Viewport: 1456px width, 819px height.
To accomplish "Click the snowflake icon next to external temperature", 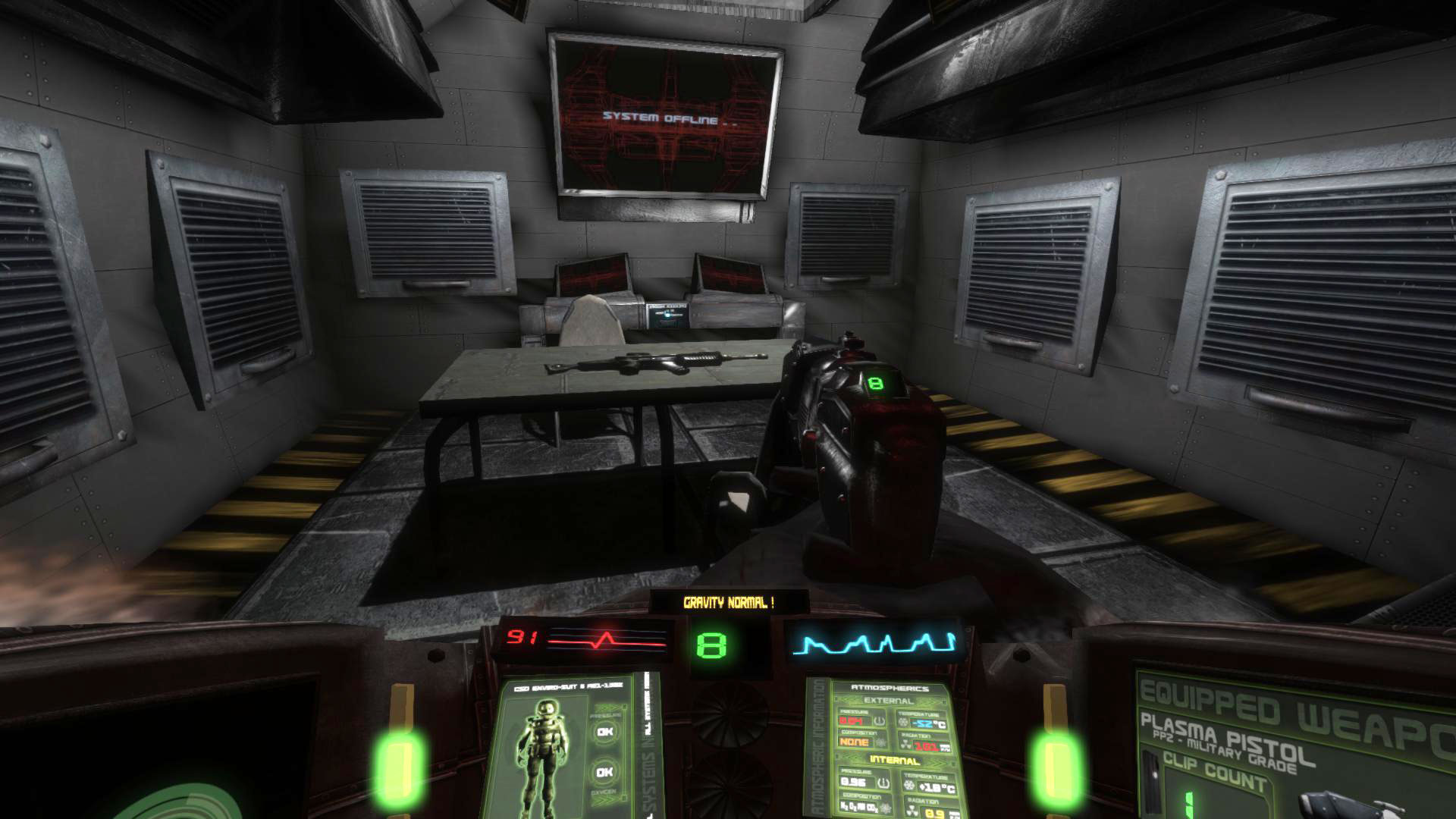I will pos(902,722).
